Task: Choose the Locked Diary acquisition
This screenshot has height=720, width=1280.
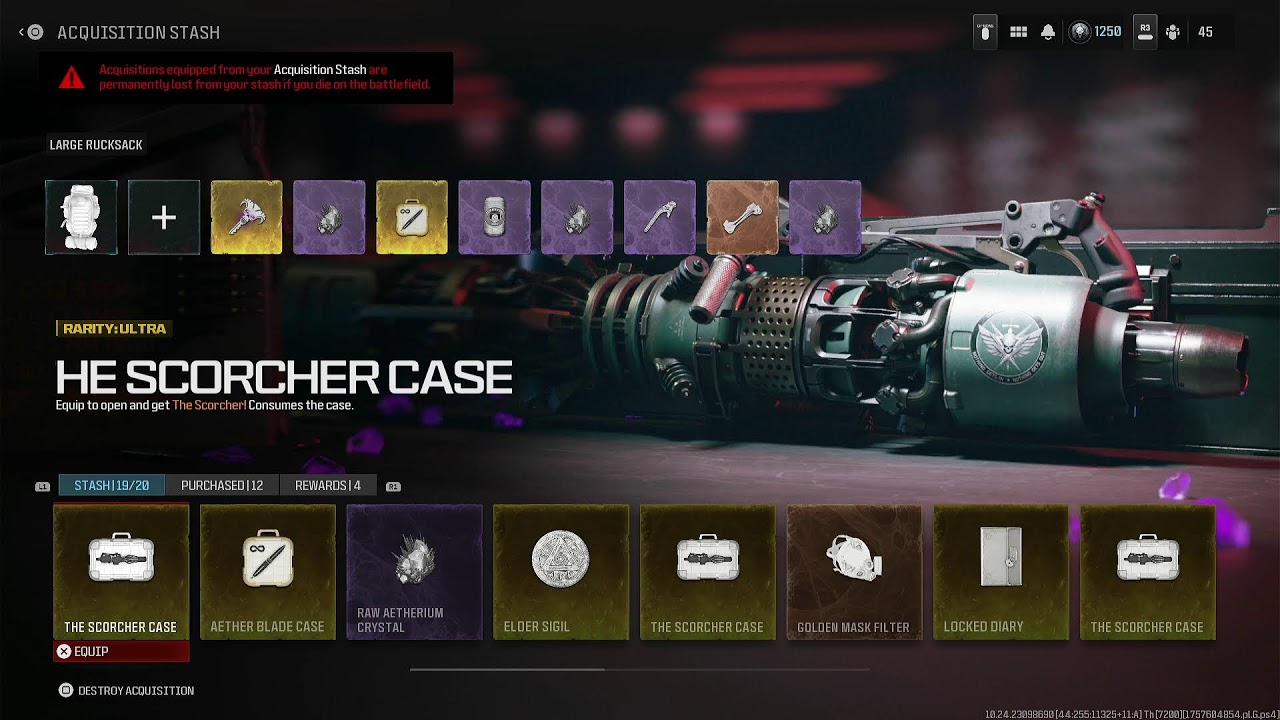Action: pyautogui.click(x=1001, y=571)
